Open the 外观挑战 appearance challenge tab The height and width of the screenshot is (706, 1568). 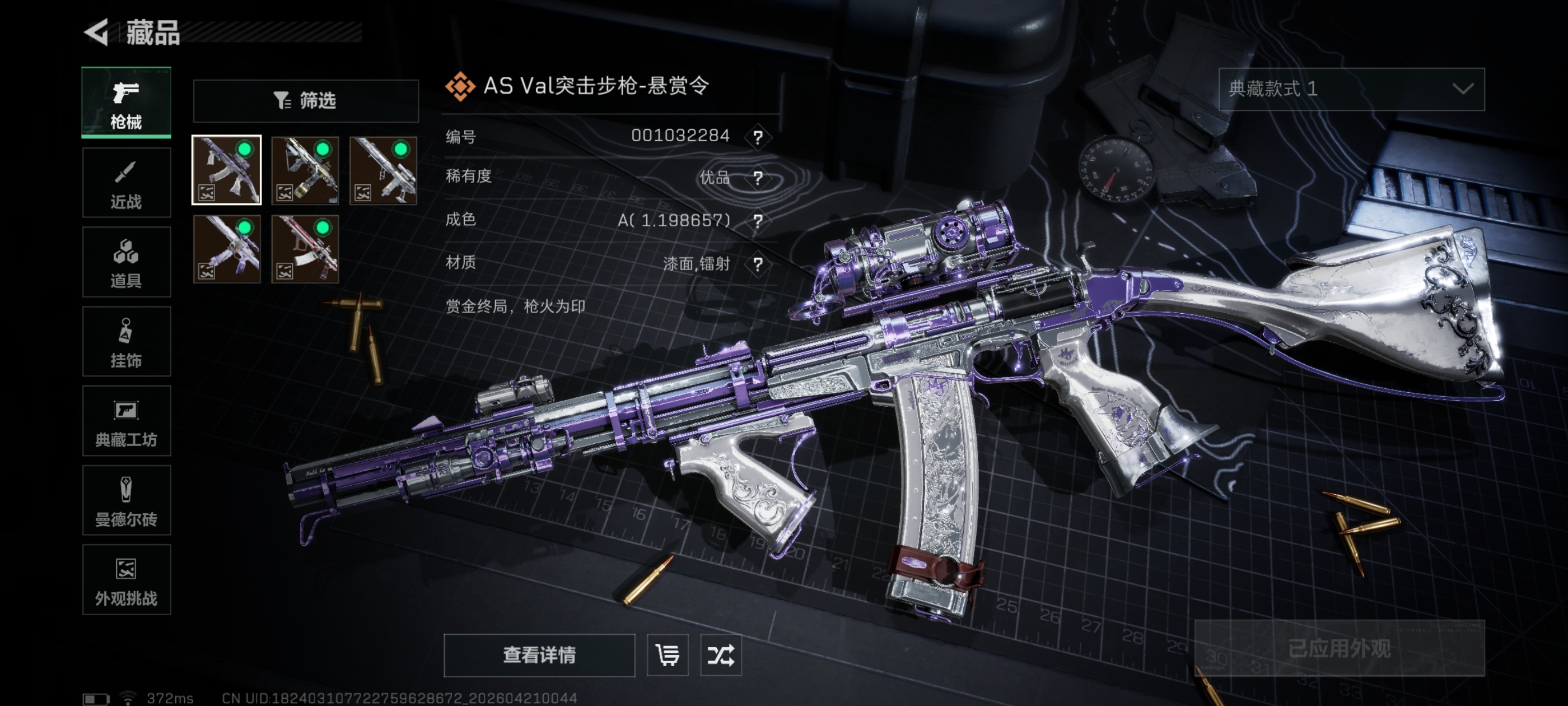126,580
